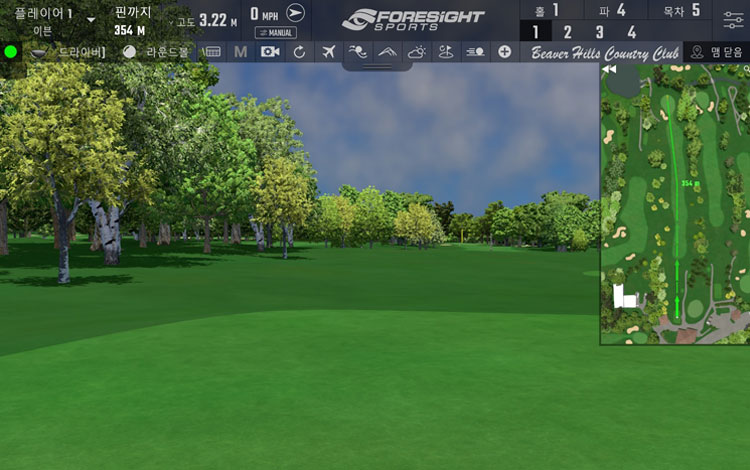Open the Player 1 dropdown arrow
The height and width of the screenshot is (470, 750).
point(91,19)
